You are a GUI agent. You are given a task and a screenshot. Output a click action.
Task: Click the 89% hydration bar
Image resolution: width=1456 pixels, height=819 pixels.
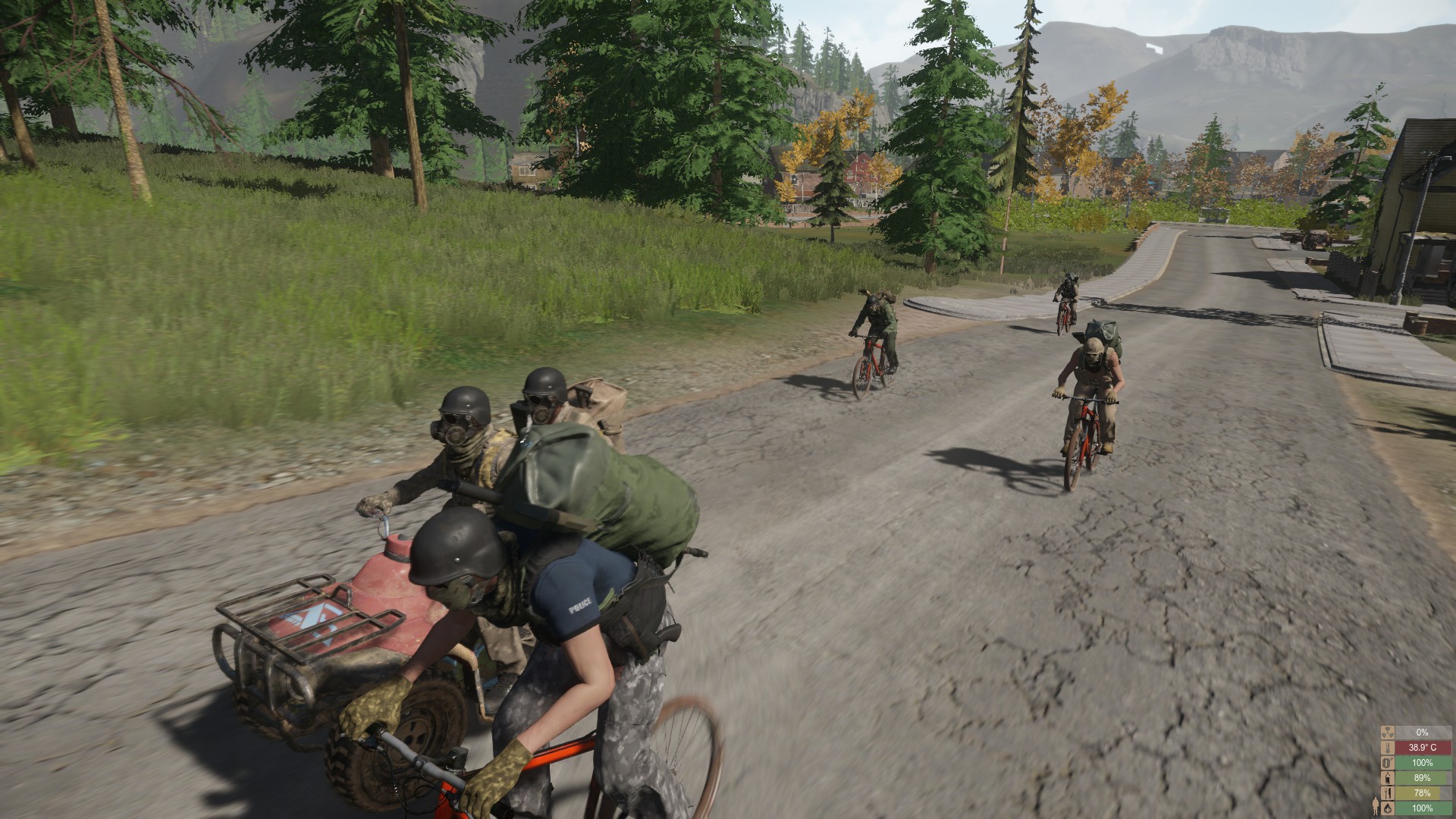1424,778
